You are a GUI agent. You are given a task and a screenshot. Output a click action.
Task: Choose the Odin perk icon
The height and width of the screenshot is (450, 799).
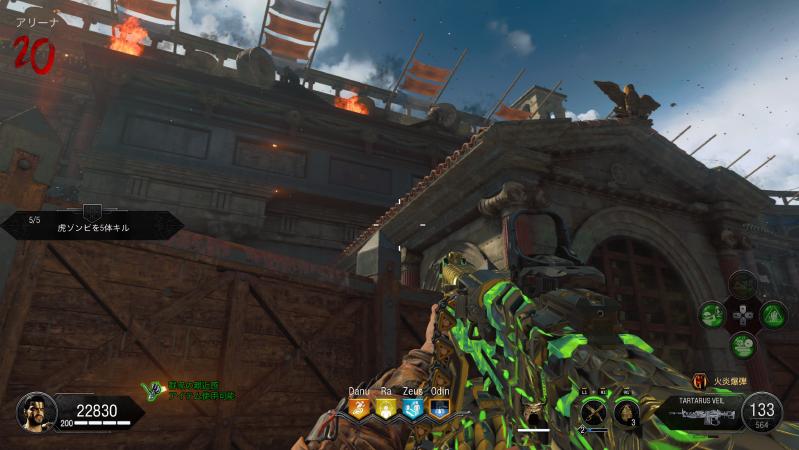438,408
